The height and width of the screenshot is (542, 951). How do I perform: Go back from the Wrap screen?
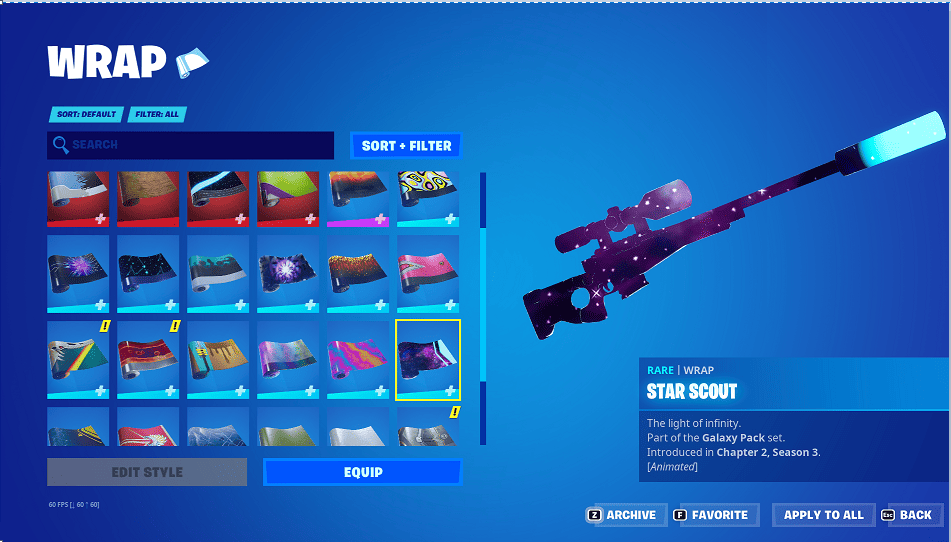(x=907, y=515)
